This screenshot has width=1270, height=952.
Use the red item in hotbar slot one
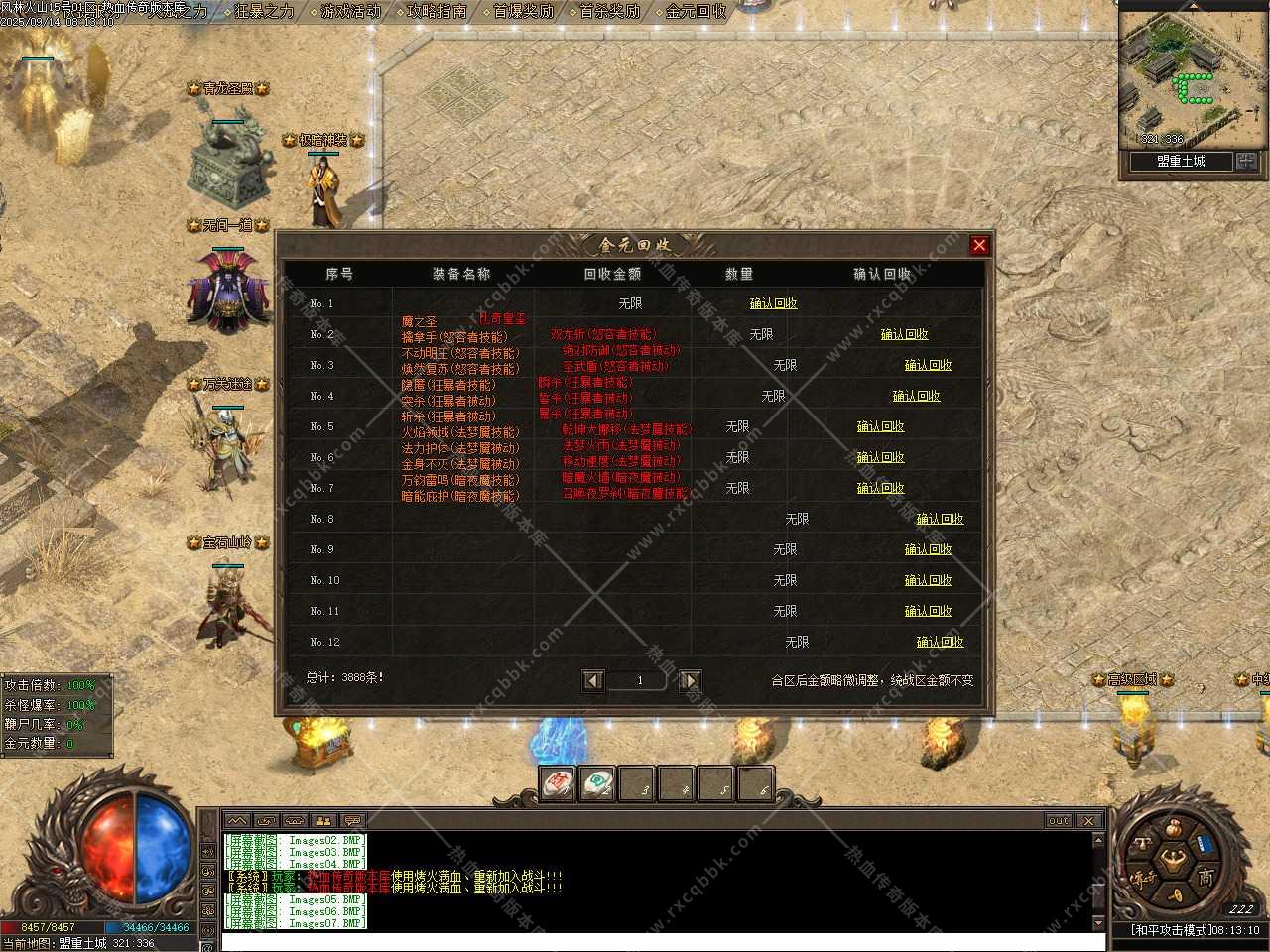pyautogui.click(x=558, y=784)
